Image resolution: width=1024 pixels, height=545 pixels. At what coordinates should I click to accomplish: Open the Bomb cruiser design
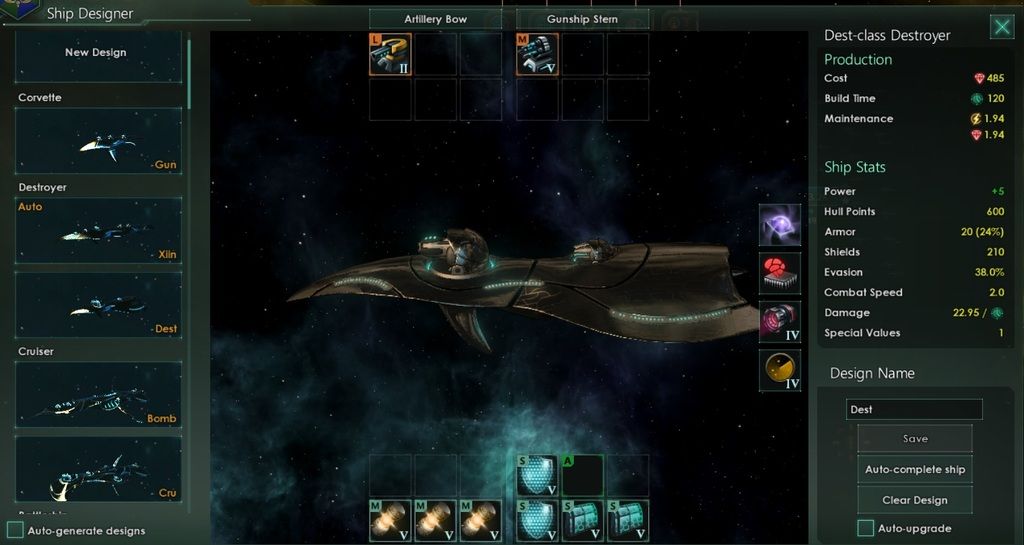pos(99,394)
